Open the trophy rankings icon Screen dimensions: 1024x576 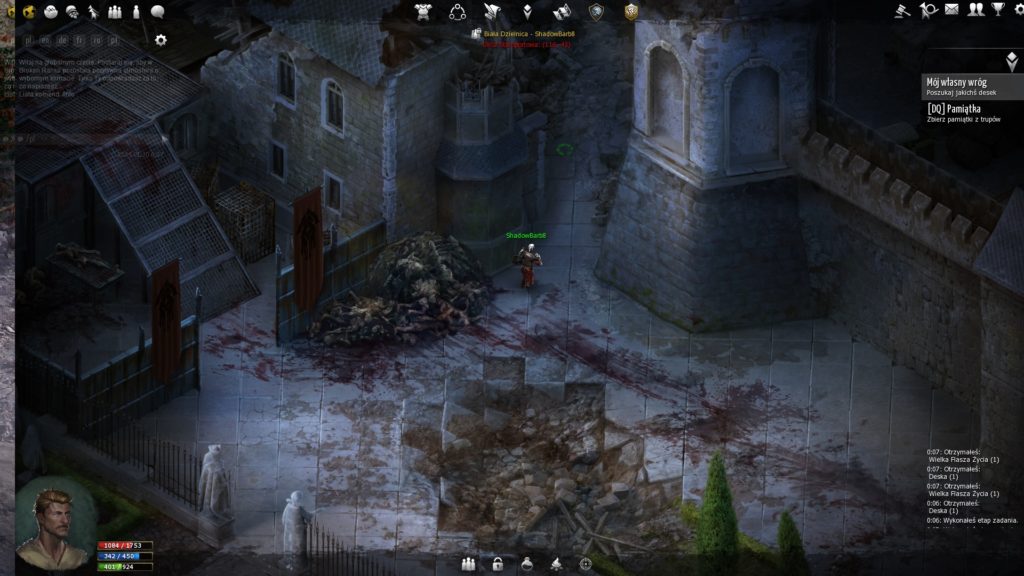click(997, 10)
